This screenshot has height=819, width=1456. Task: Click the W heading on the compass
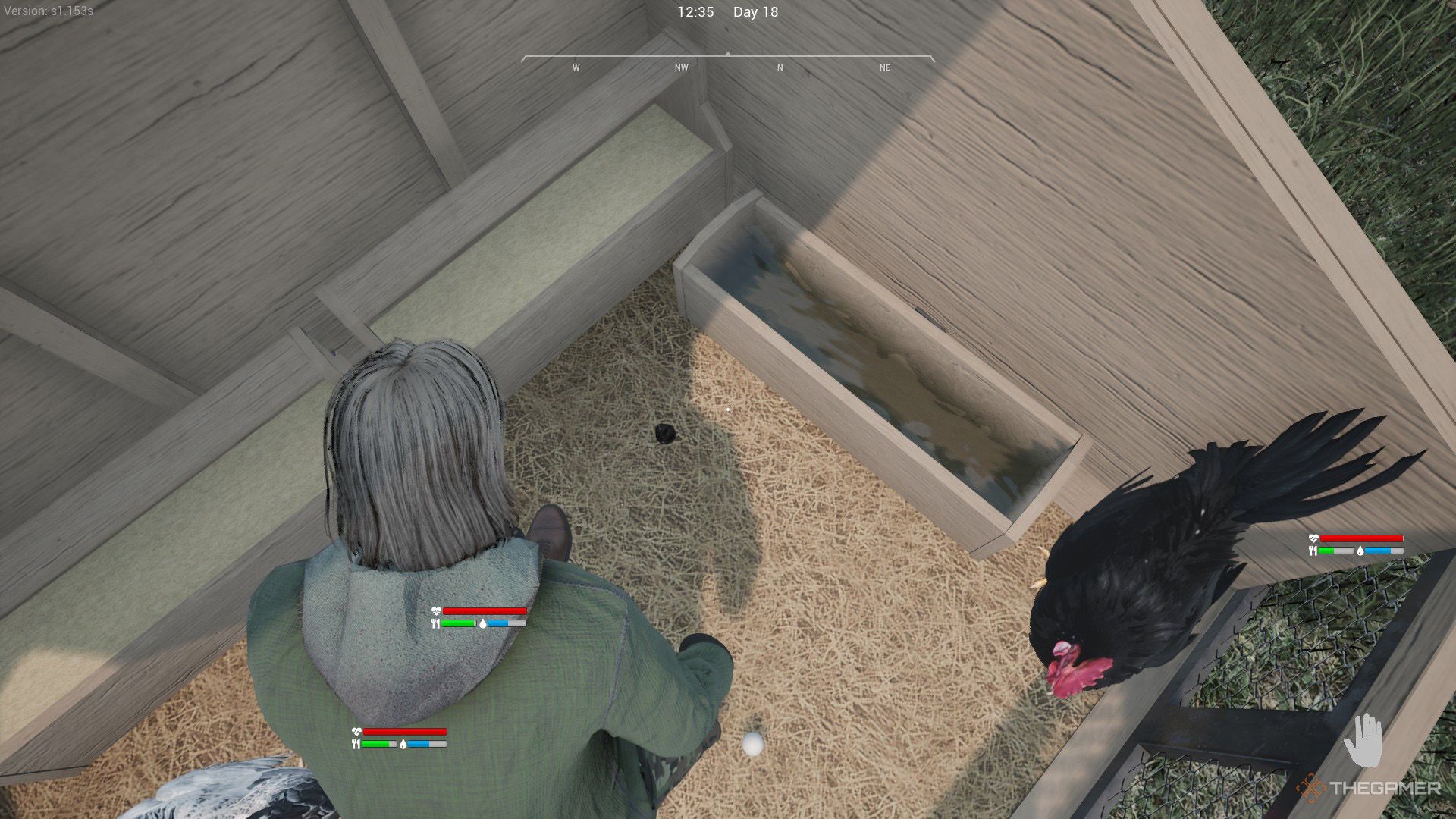tap(575, 67)
